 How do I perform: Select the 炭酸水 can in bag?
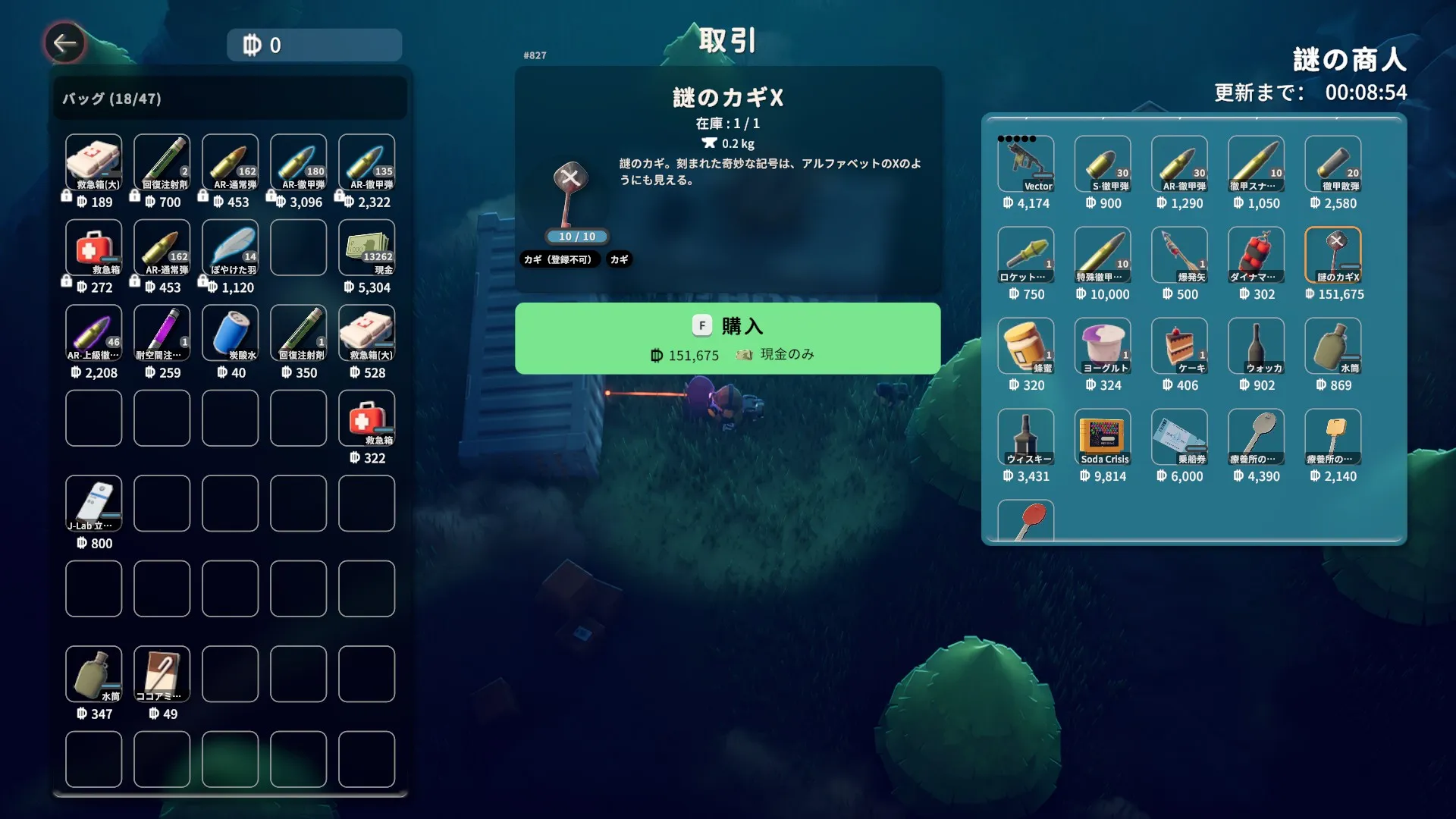tap(230, 333)
